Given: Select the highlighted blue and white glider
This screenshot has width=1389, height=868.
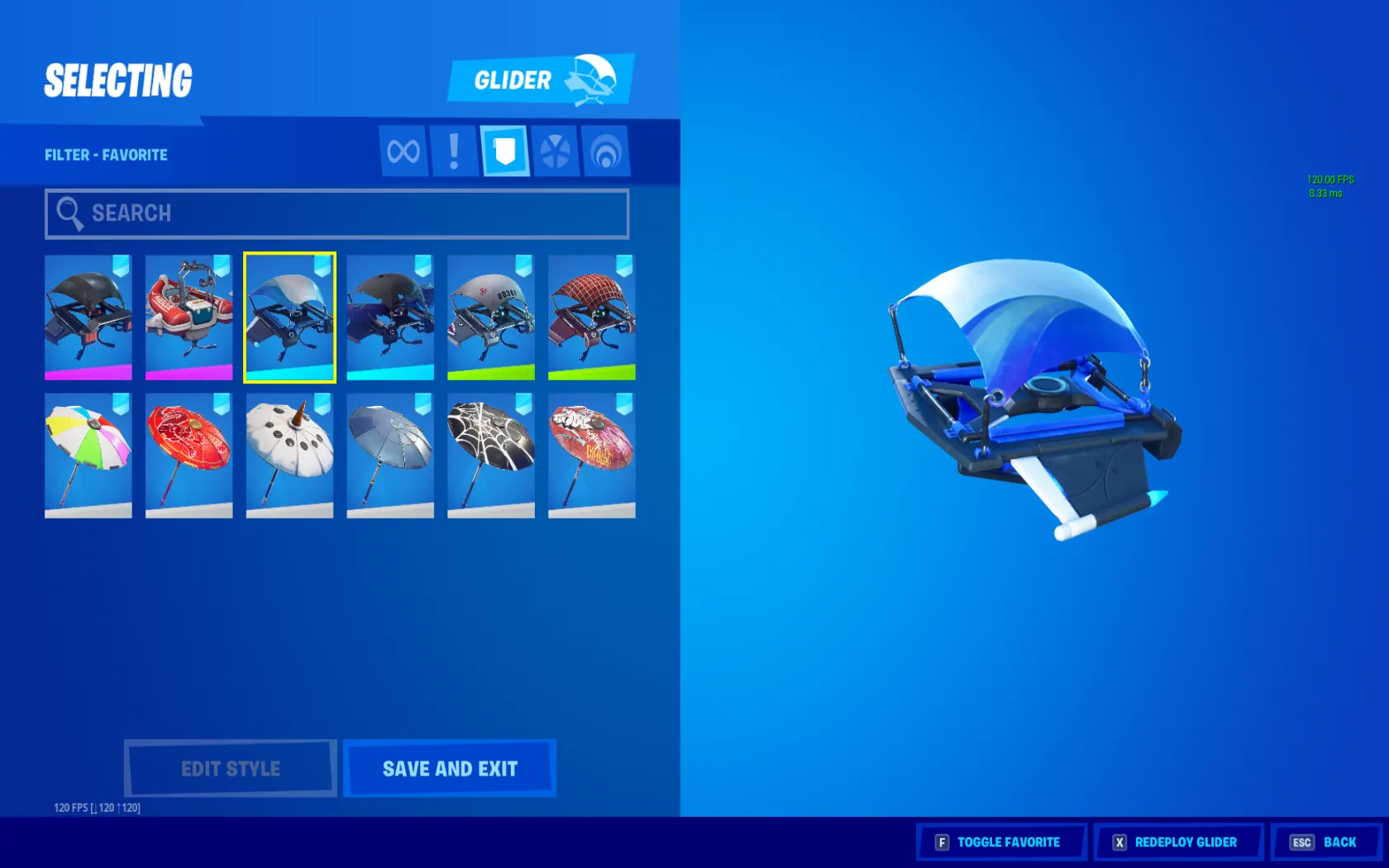Looking at the screenshot, I should coord(289,317).
